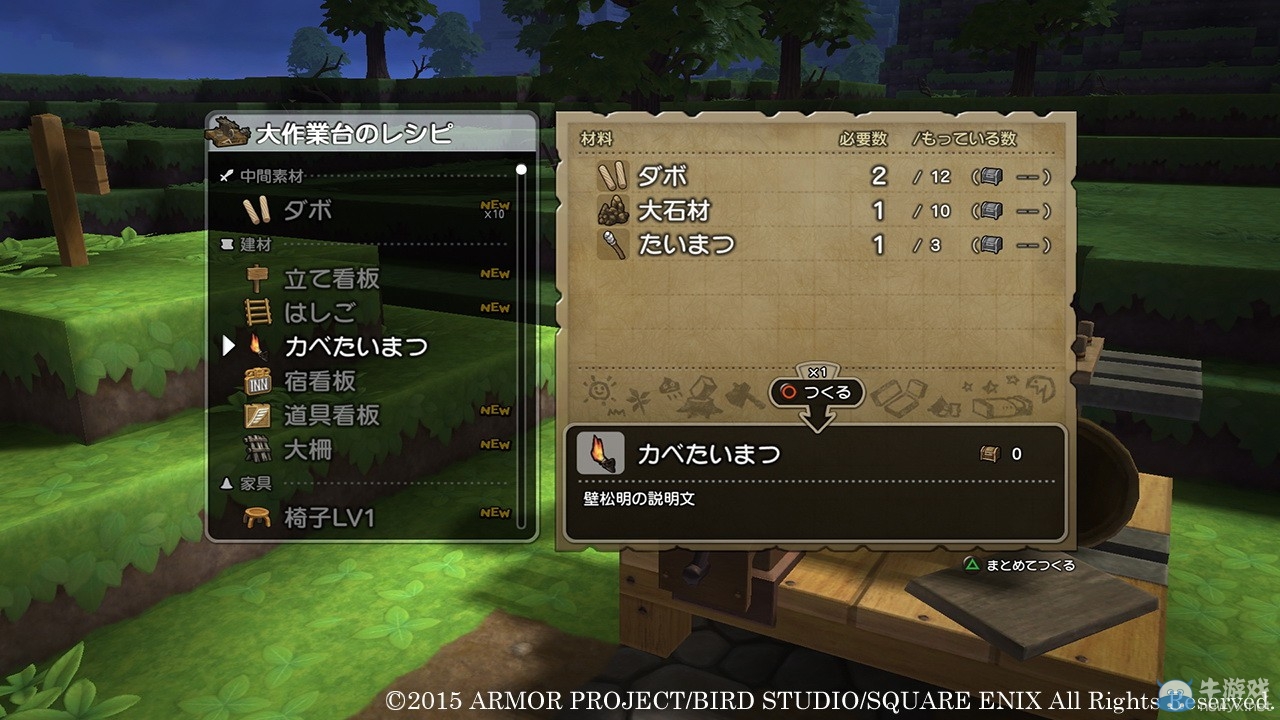Image resolution: width=1280 pixels, height=720 pixels.
Task: Choose the 立て看板 recipe
Action: point(331,278)
